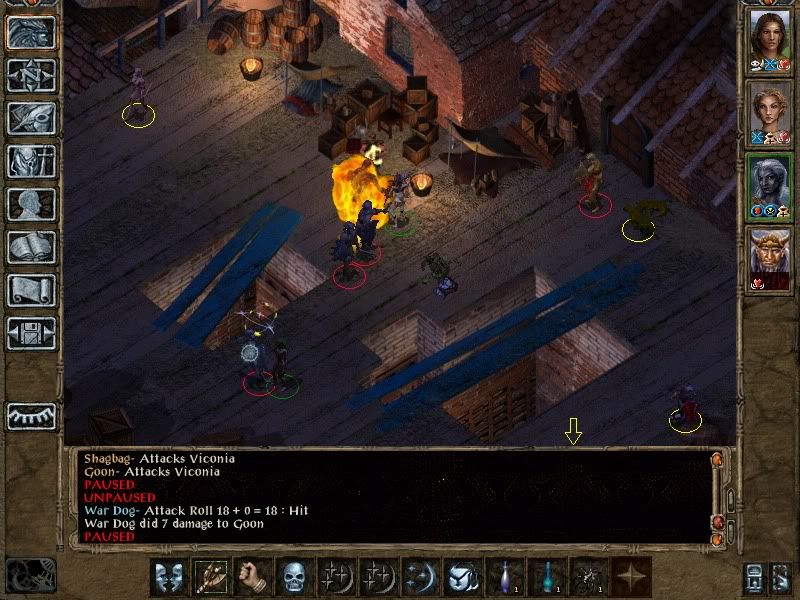Open the priest scroll button
This screenshot has width=800, height=600.
[x=31, y=290]
